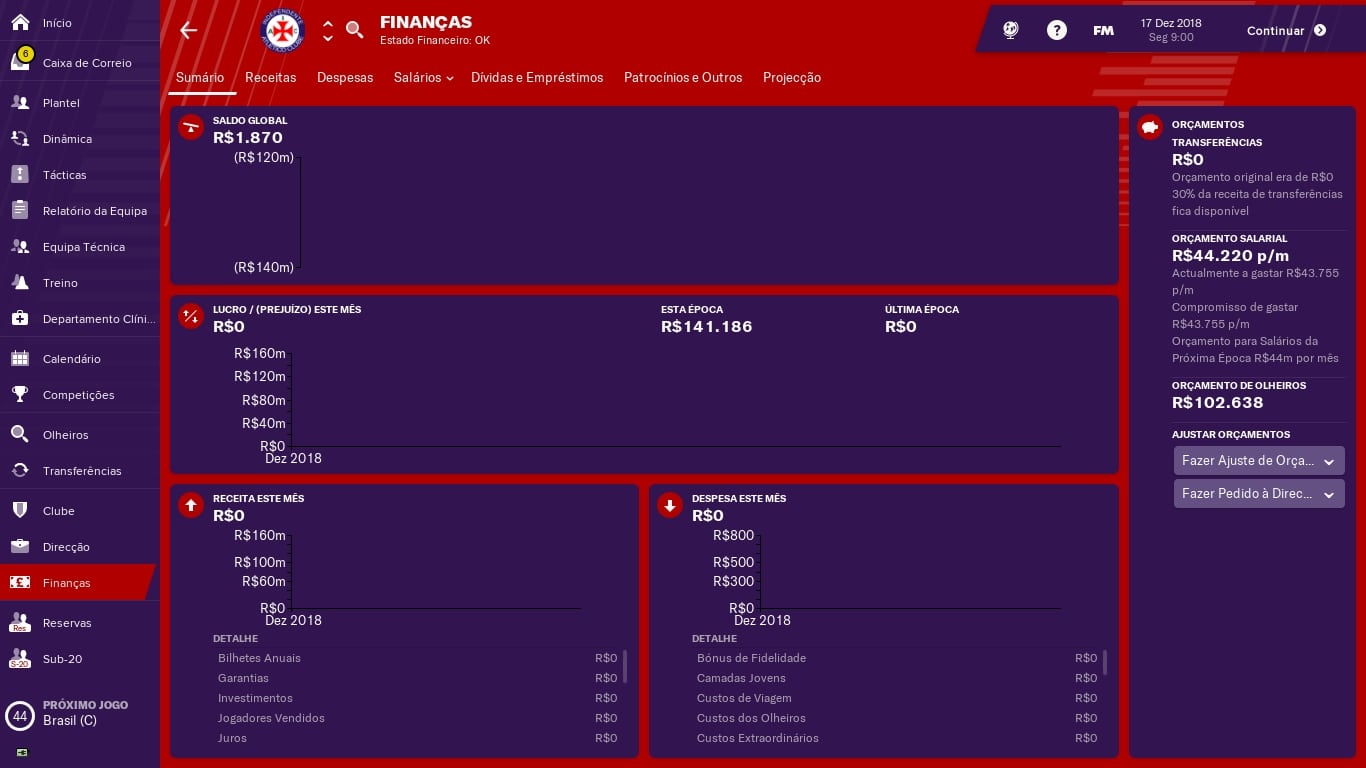Image resolution: width=1366 pixels, height=768 pixels.
Task: Open the Fazer Pedido à Direcção dropdown
Action: click(x=1259, y=493)
